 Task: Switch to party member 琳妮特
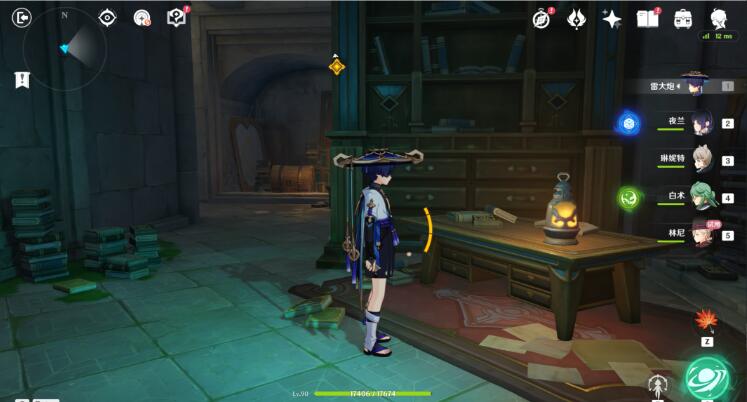click(x=700, y=160)
